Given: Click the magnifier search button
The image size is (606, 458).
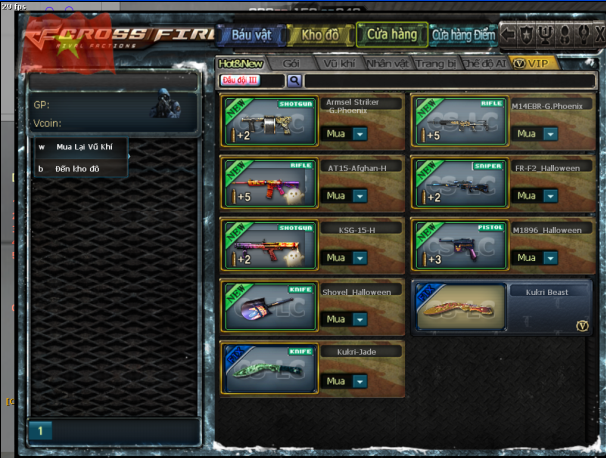Looking at the screenshot, I should click(x=295, y=79).
